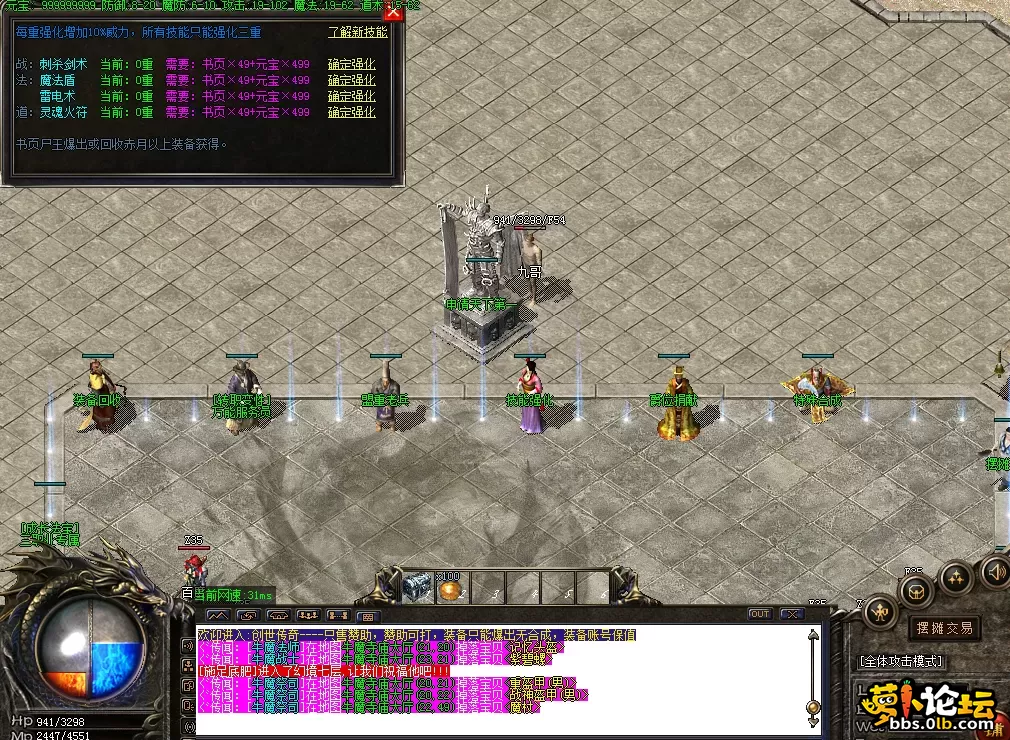Switch the 全体攻击模式 attack mode label
1010x740 pixels.
900,661
